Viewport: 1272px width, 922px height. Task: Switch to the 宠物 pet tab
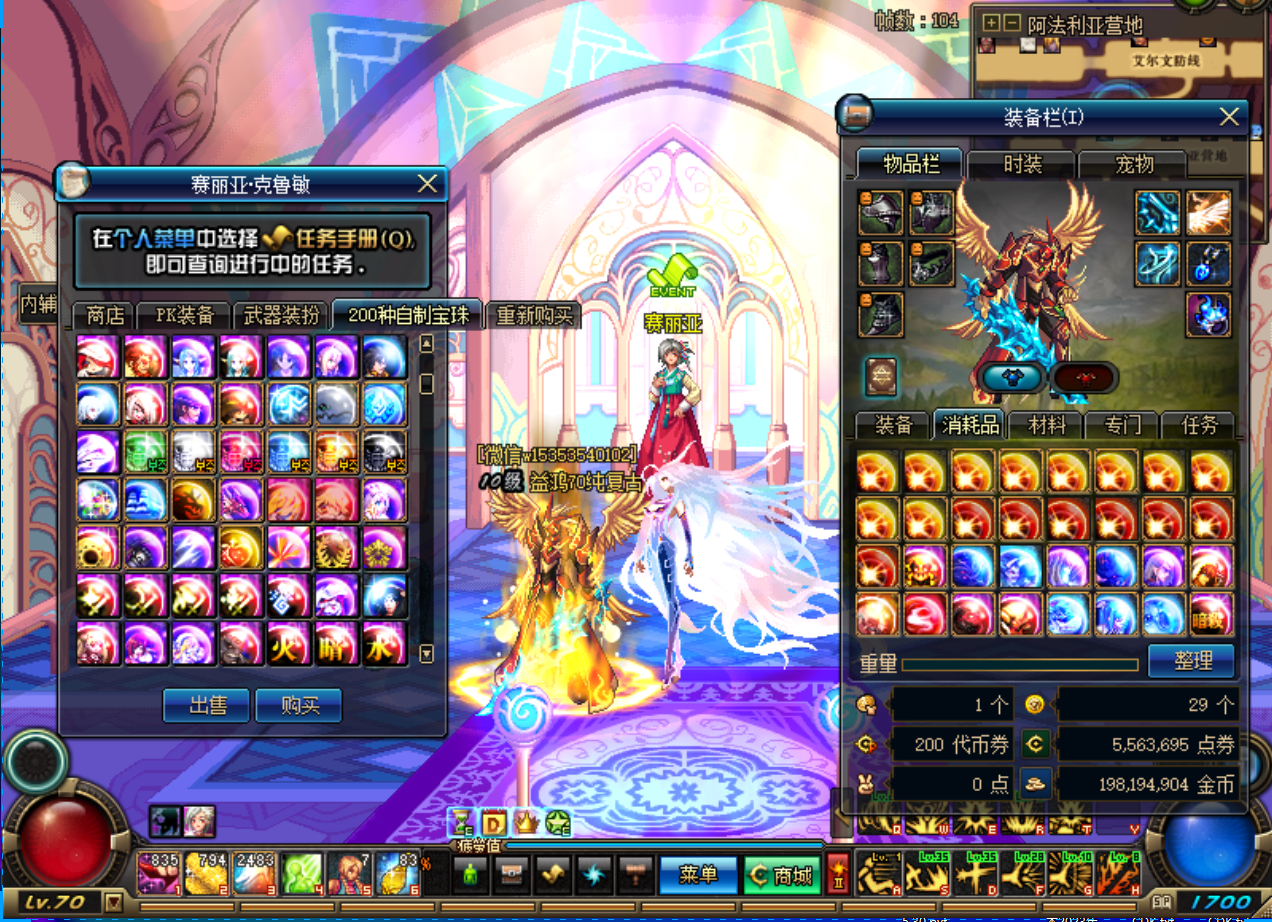pos(1135,164)
